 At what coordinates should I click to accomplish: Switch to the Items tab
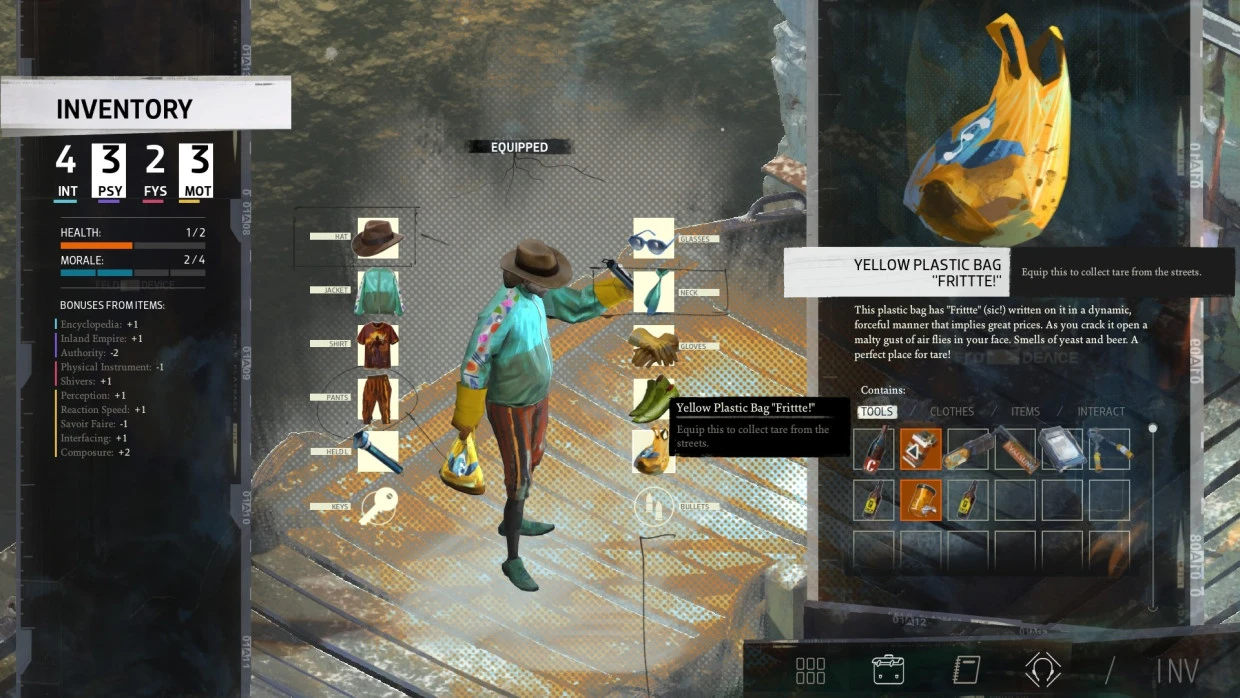(1025, 412)
